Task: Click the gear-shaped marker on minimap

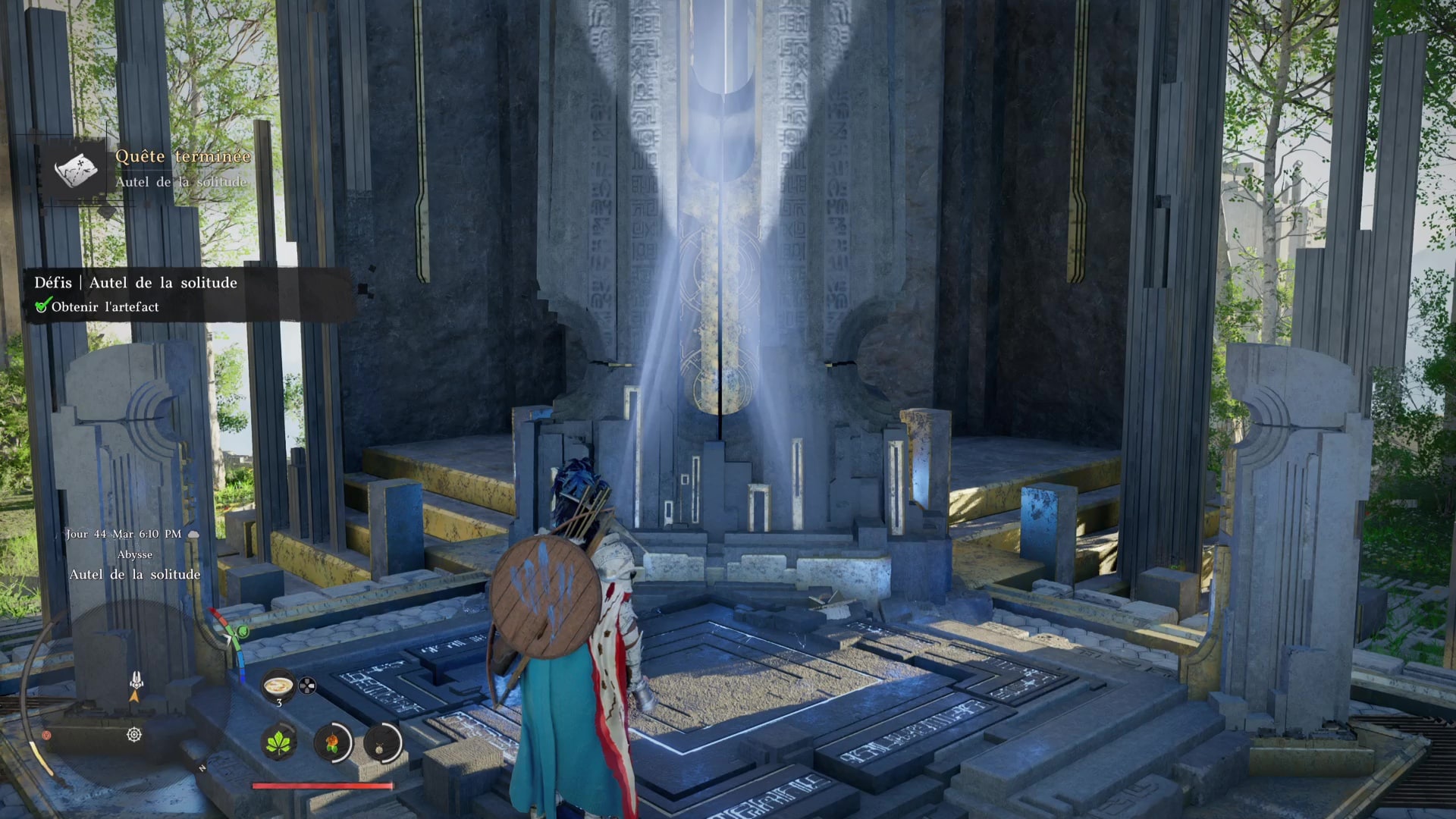Action: click(x=134, y=734)
